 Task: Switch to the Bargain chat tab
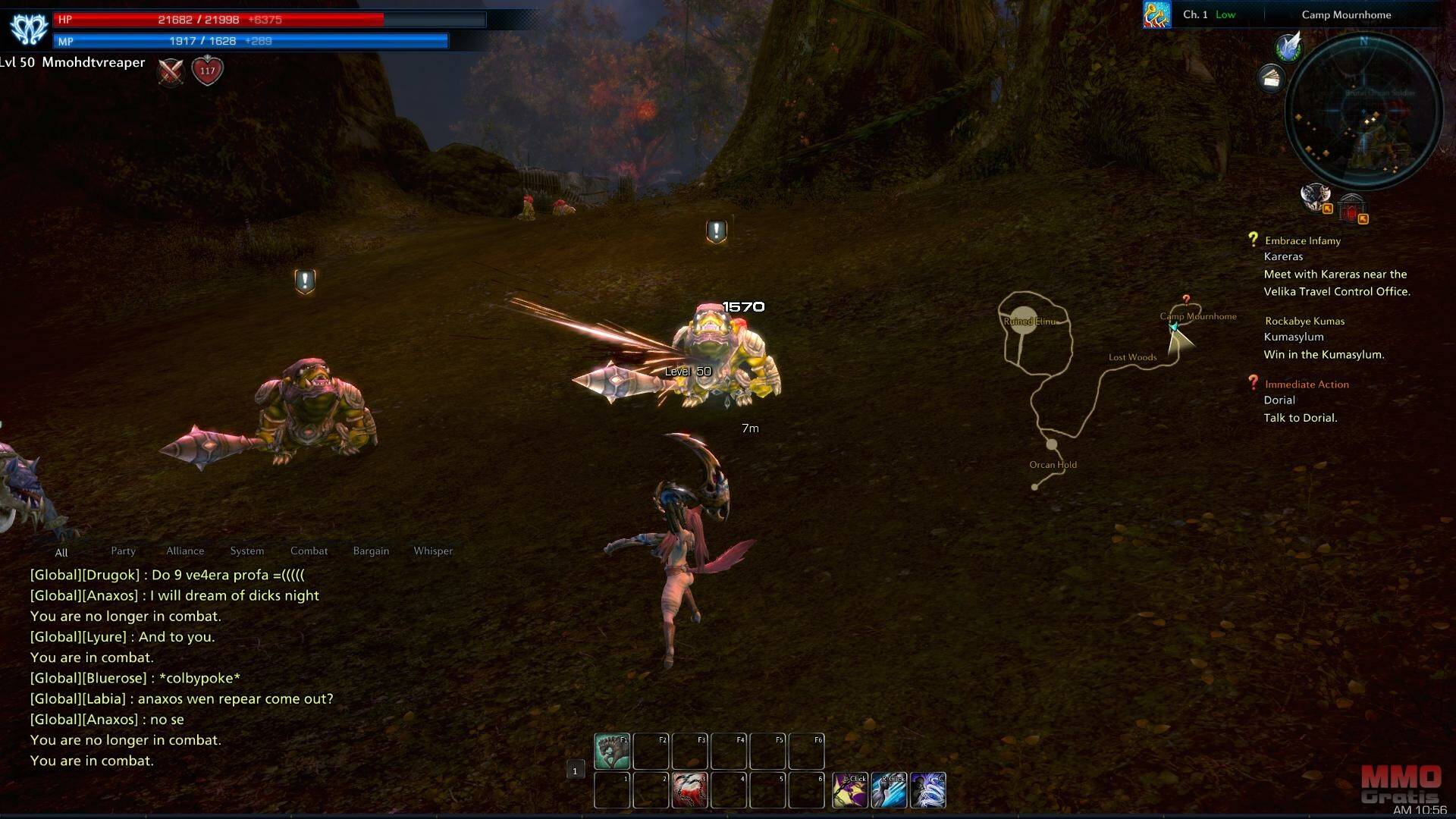click(371, 551)
